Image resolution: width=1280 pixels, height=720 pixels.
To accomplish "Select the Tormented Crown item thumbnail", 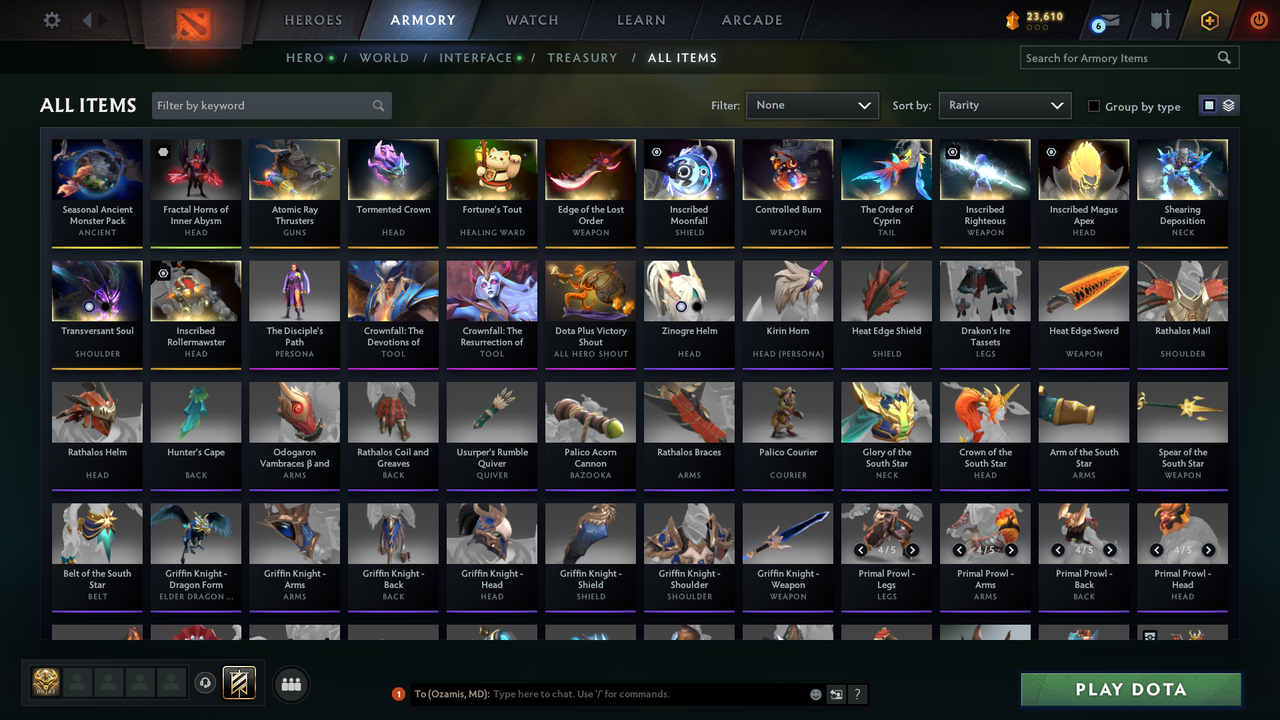I will [x=393, y=168].
